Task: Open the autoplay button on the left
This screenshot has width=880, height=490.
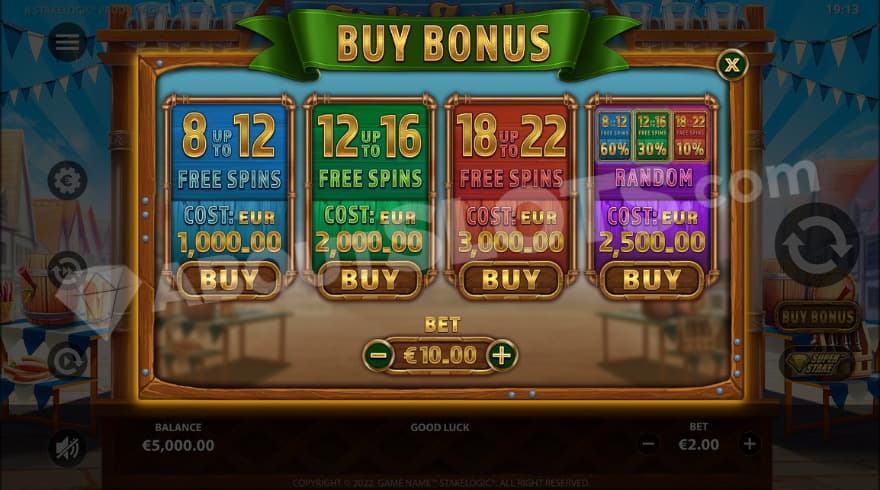Action: tap(67, 361)
